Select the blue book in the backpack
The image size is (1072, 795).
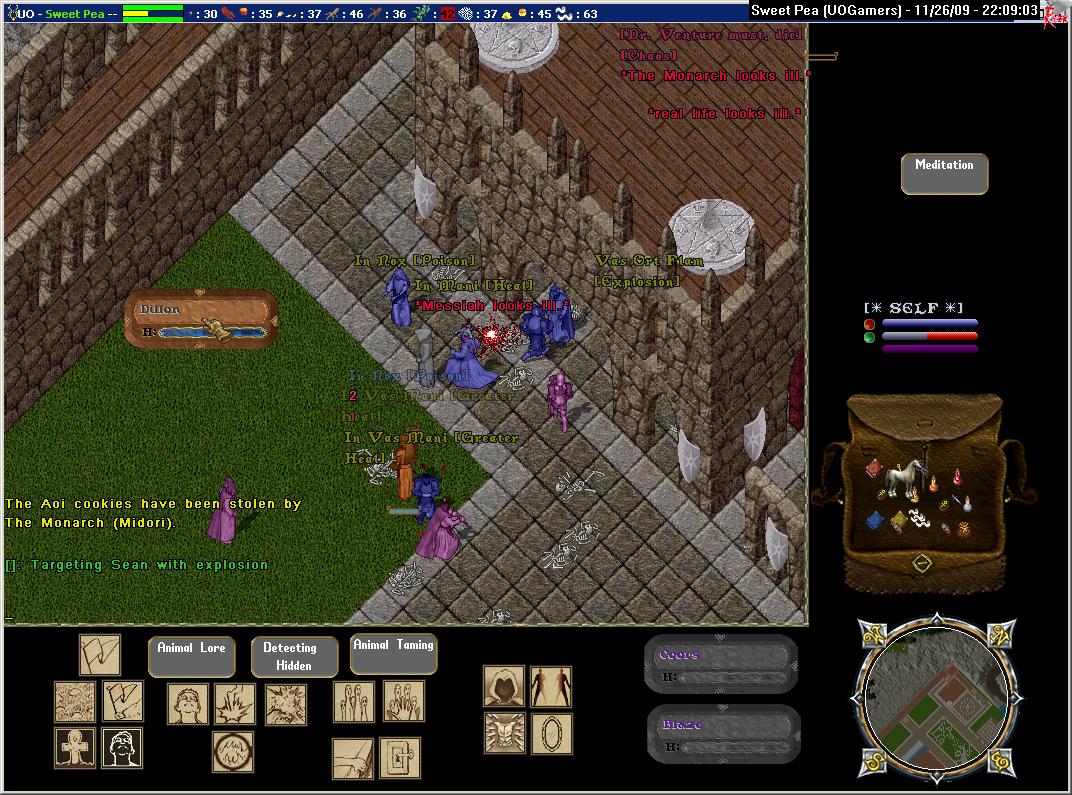click(875, 520)
